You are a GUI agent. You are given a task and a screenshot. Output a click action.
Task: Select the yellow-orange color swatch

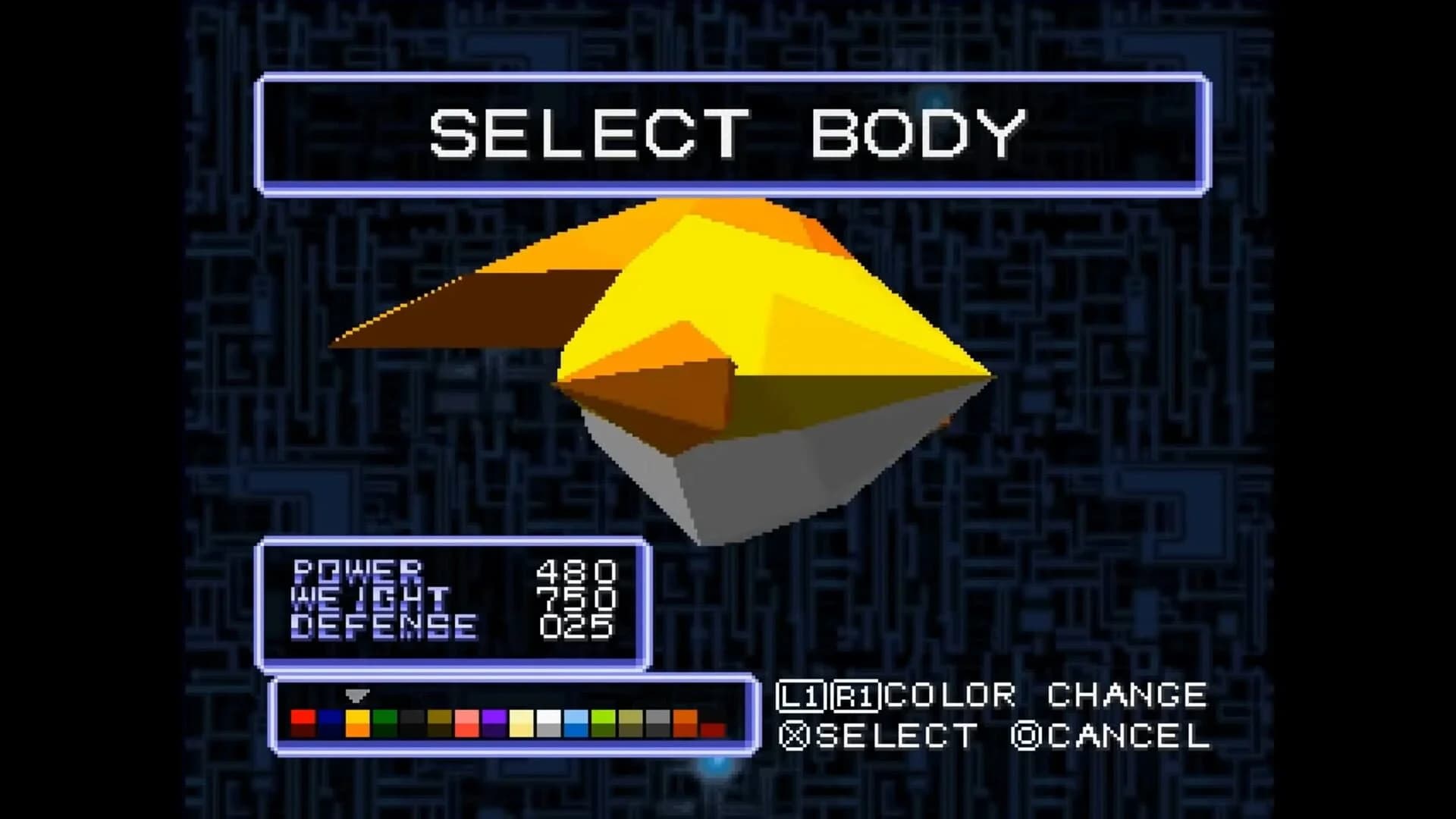[357, 720]
